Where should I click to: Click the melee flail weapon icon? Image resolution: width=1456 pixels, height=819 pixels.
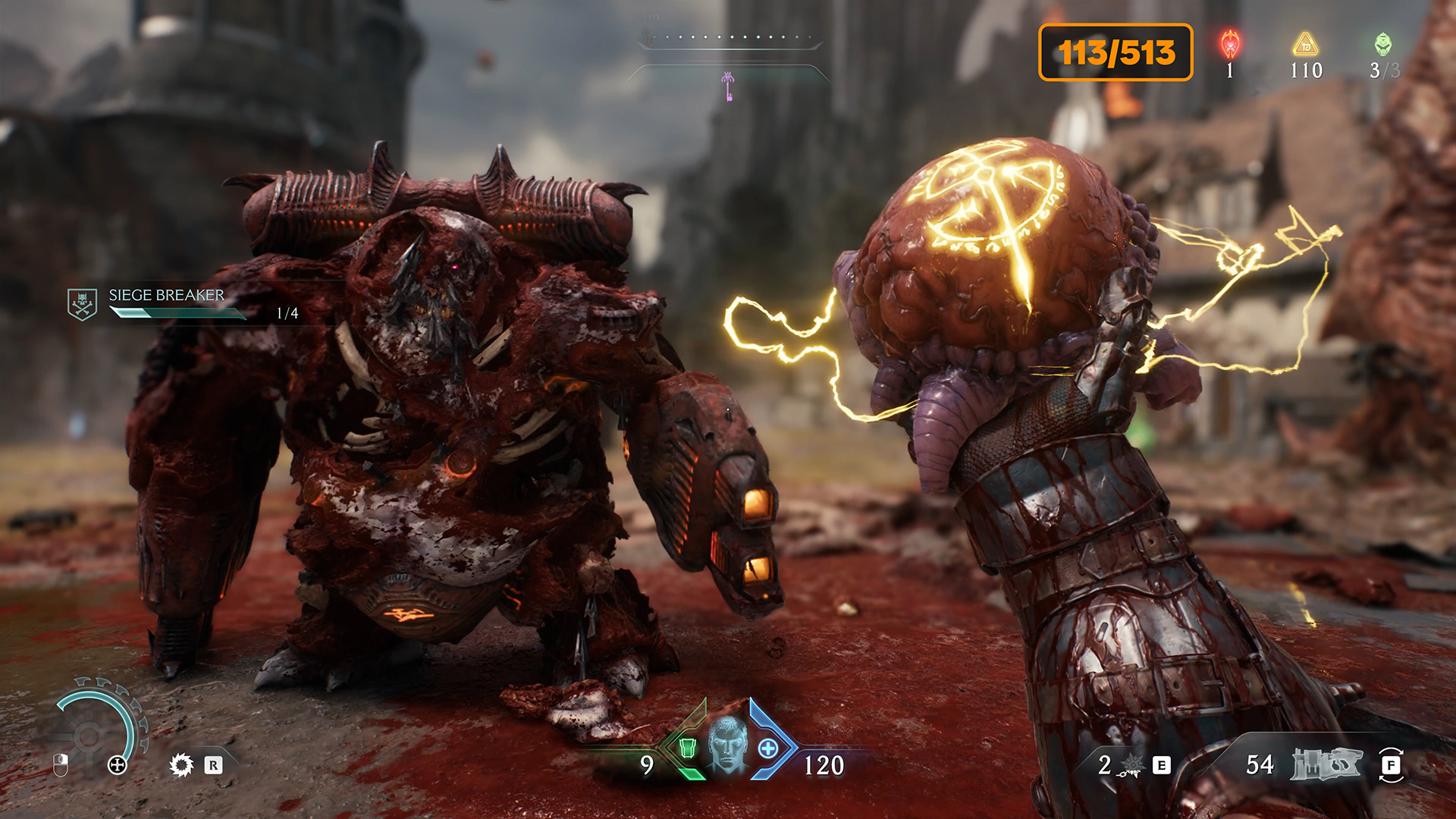[x=1130, y=766]
